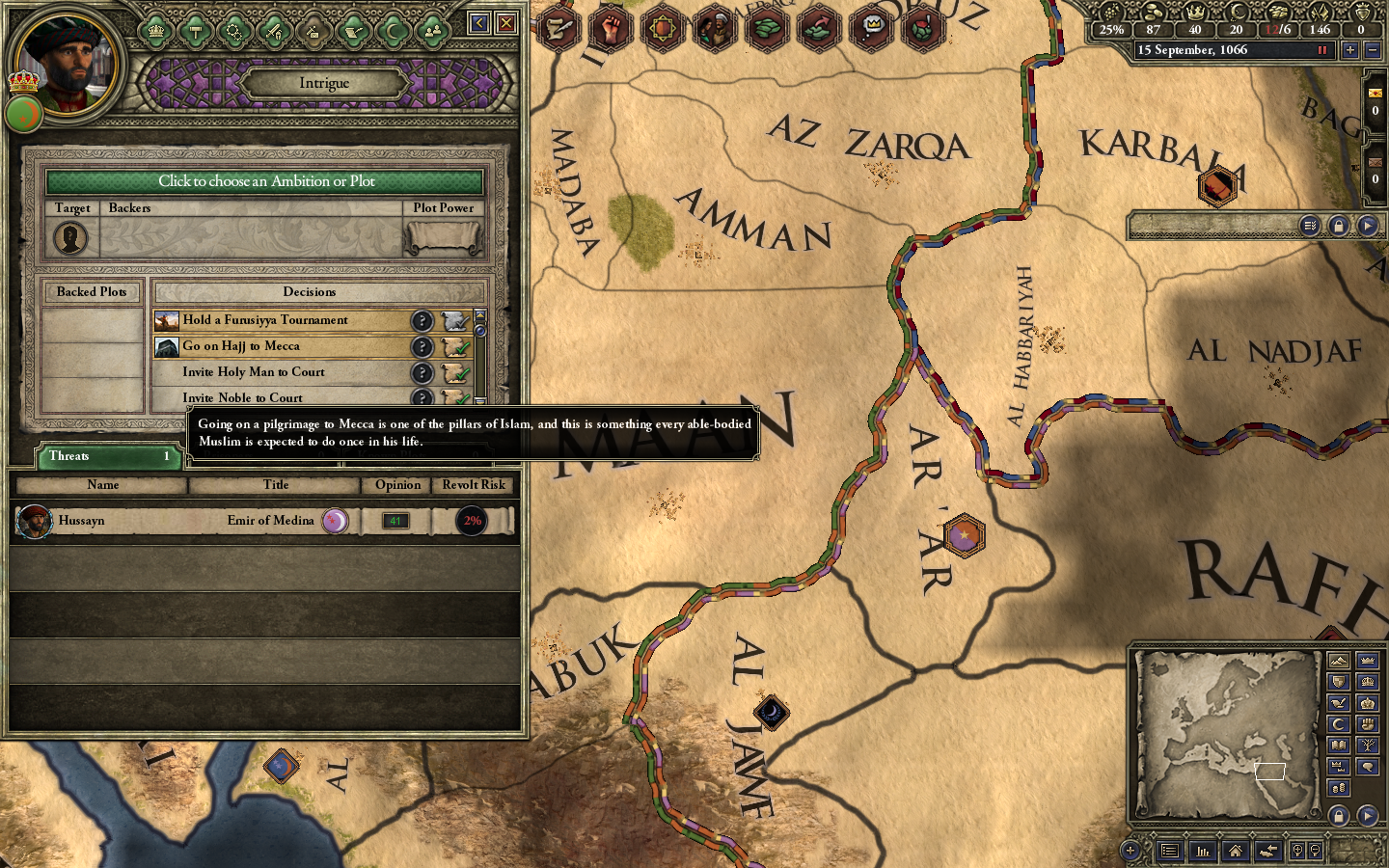1389x868 pixels.
Task: Pause the game with the pause control
Action: coord(1322,49)
